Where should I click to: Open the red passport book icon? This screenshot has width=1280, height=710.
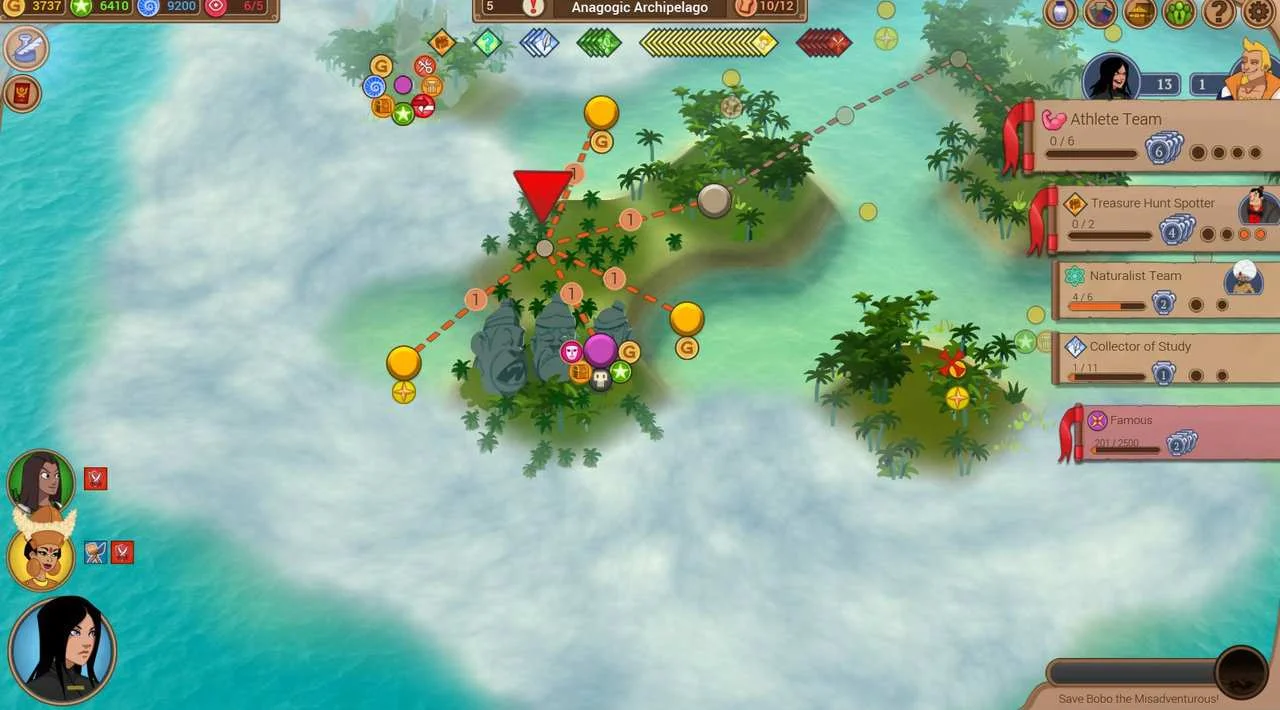(x=22, y=94)
